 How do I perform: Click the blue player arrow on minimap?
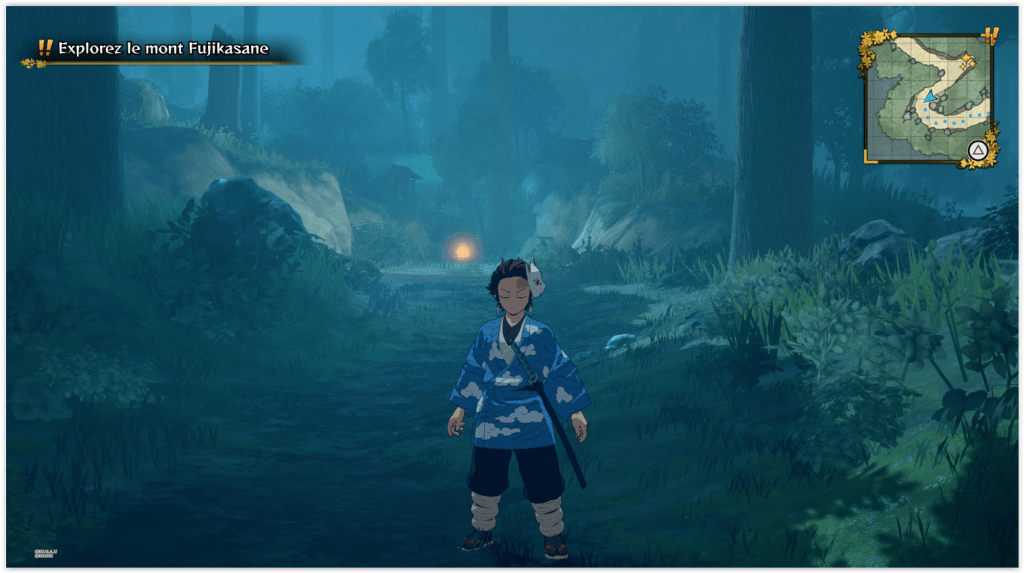[x=930, y=96]
